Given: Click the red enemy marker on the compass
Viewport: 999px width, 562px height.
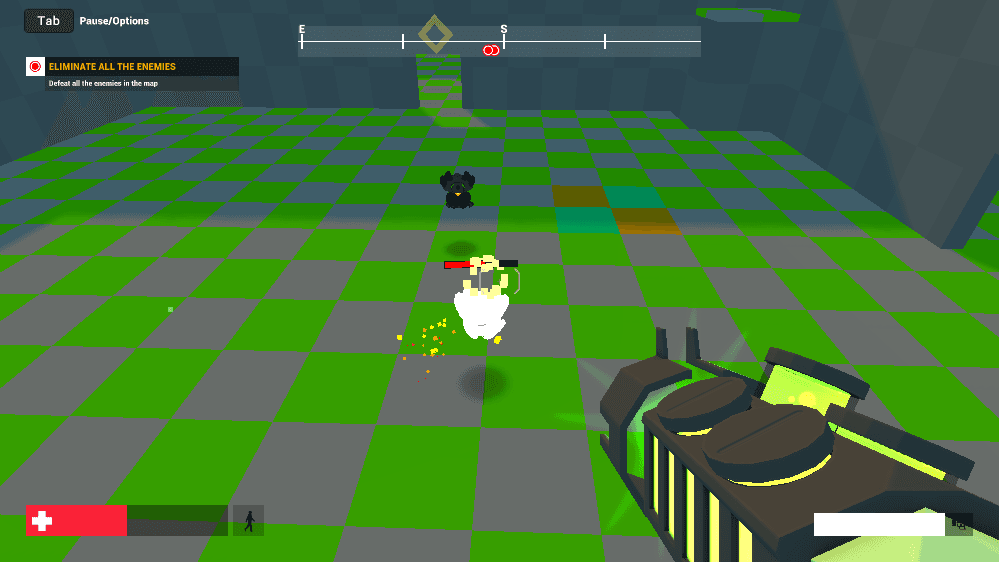Looking at the screenshot, I should [490, 50].
